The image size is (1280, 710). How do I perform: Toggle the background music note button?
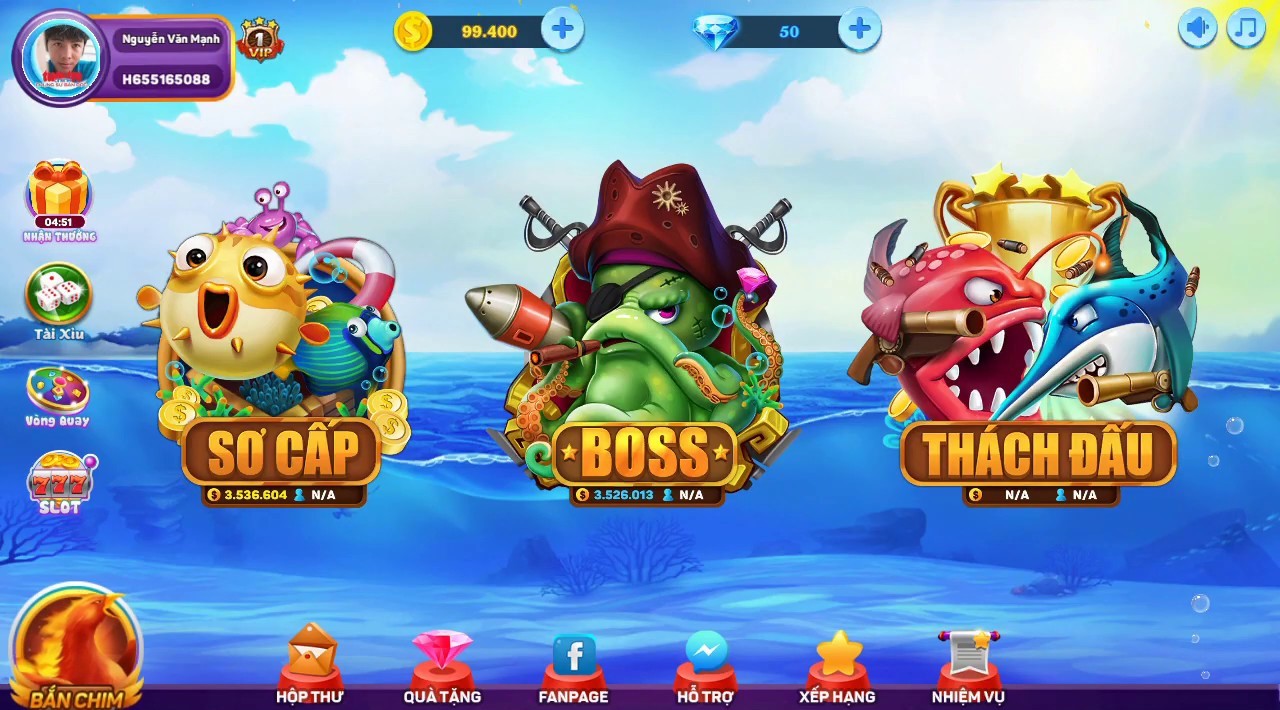[1246, 28]
